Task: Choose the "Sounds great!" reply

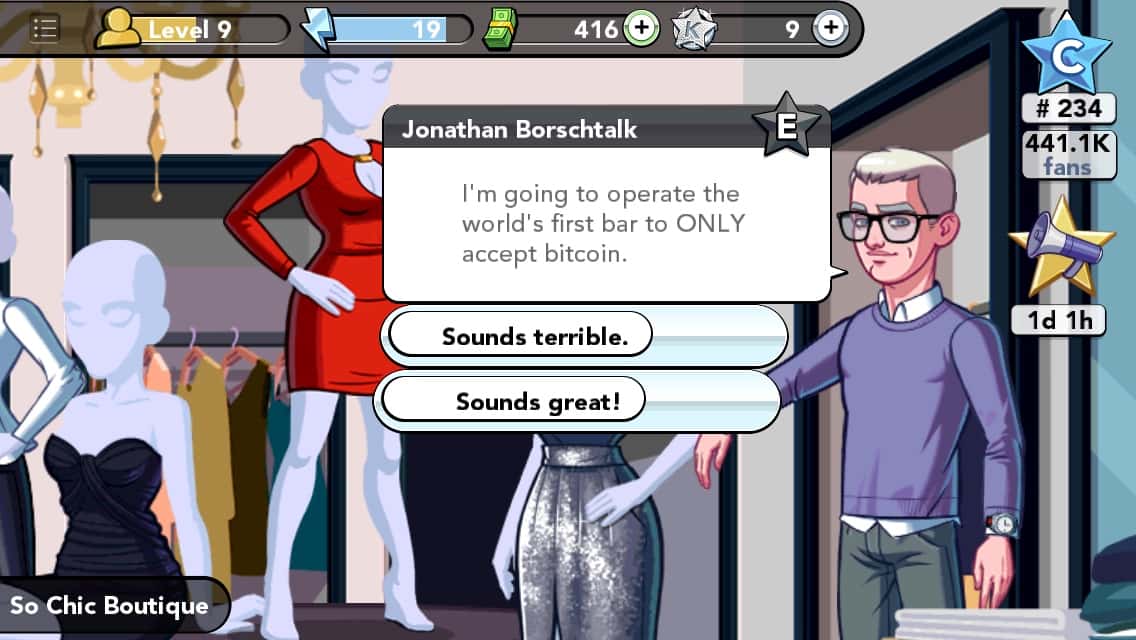Action: click(x=537, y=402)
